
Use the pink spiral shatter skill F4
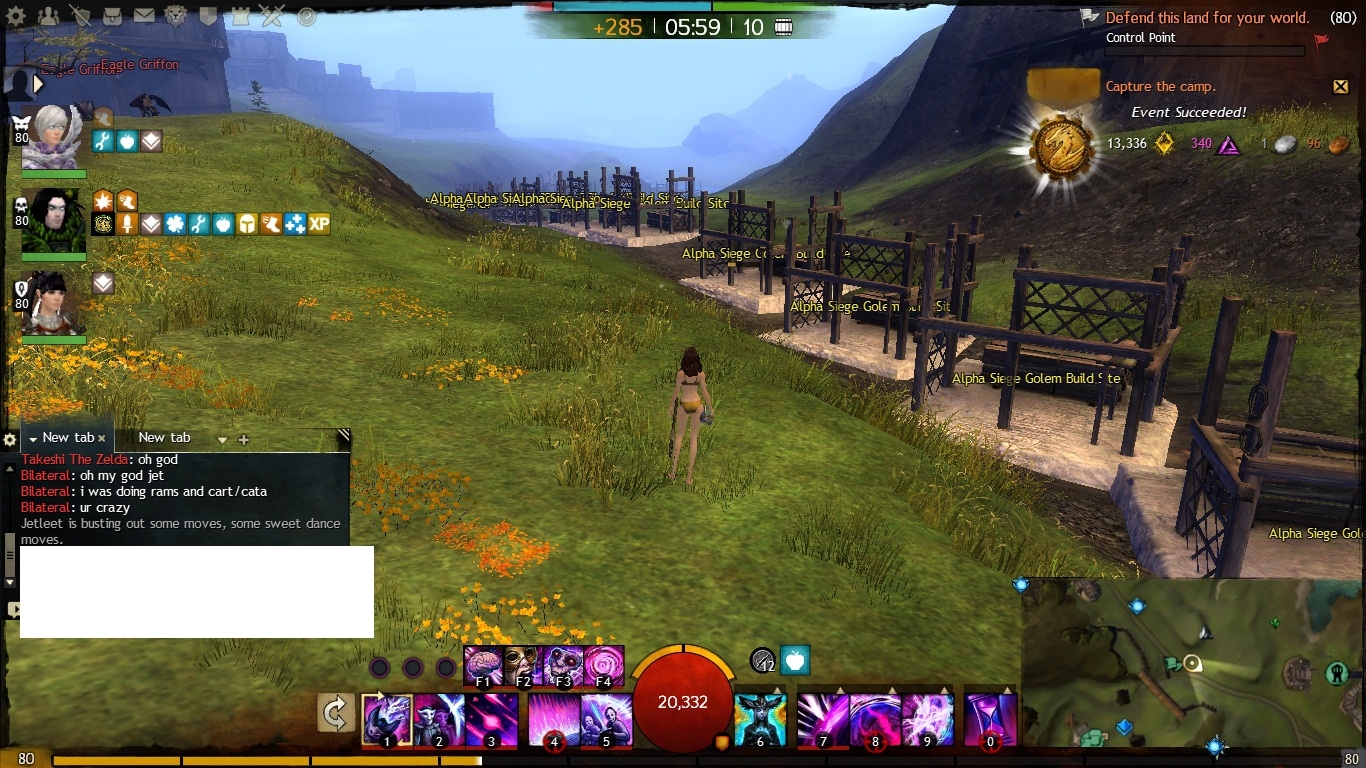tap(604, 665)
